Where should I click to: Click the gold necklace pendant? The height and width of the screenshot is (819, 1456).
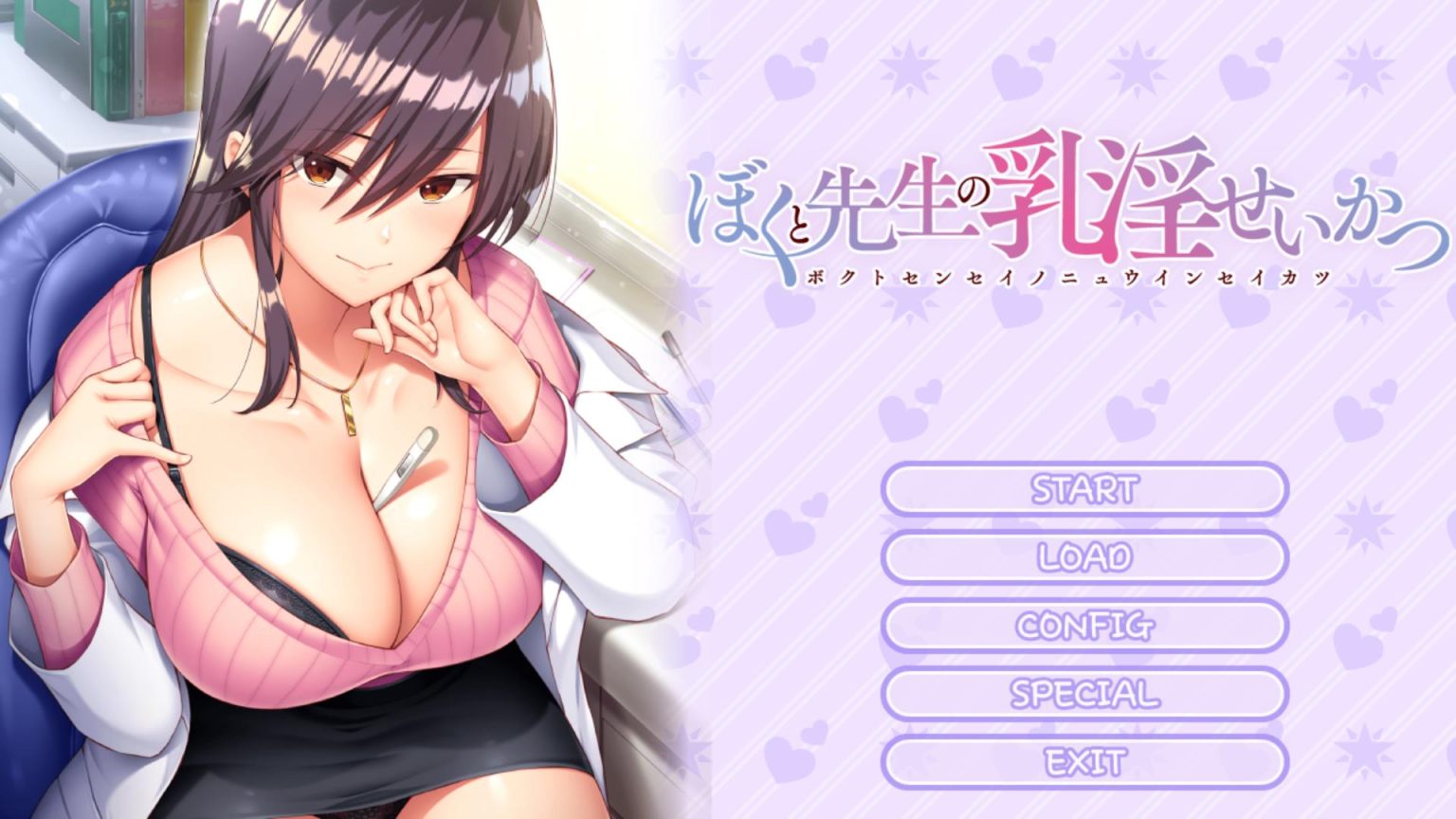point(351,412)
